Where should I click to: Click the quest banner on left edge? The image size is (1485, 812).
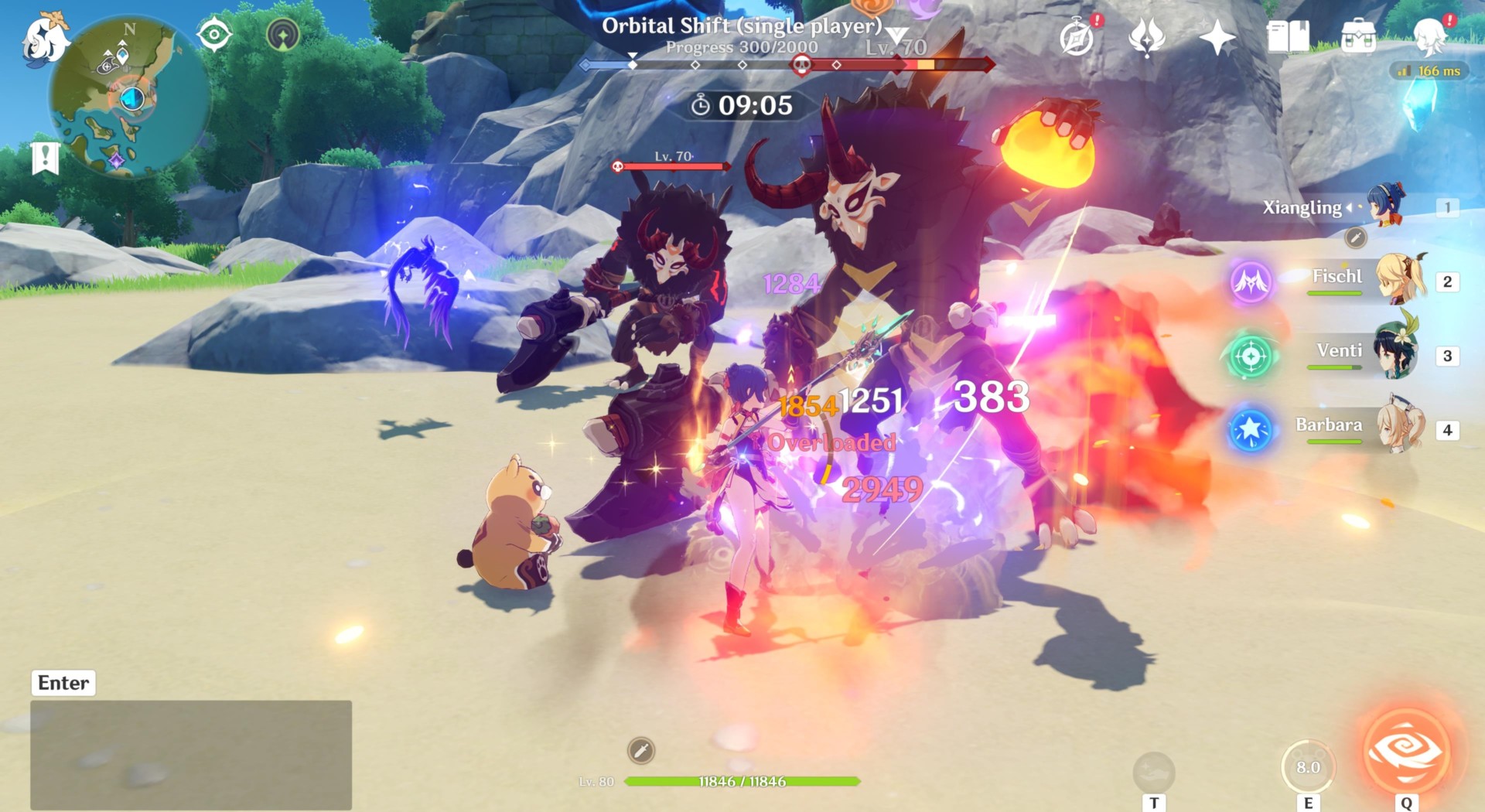click(x=46, y=160)
